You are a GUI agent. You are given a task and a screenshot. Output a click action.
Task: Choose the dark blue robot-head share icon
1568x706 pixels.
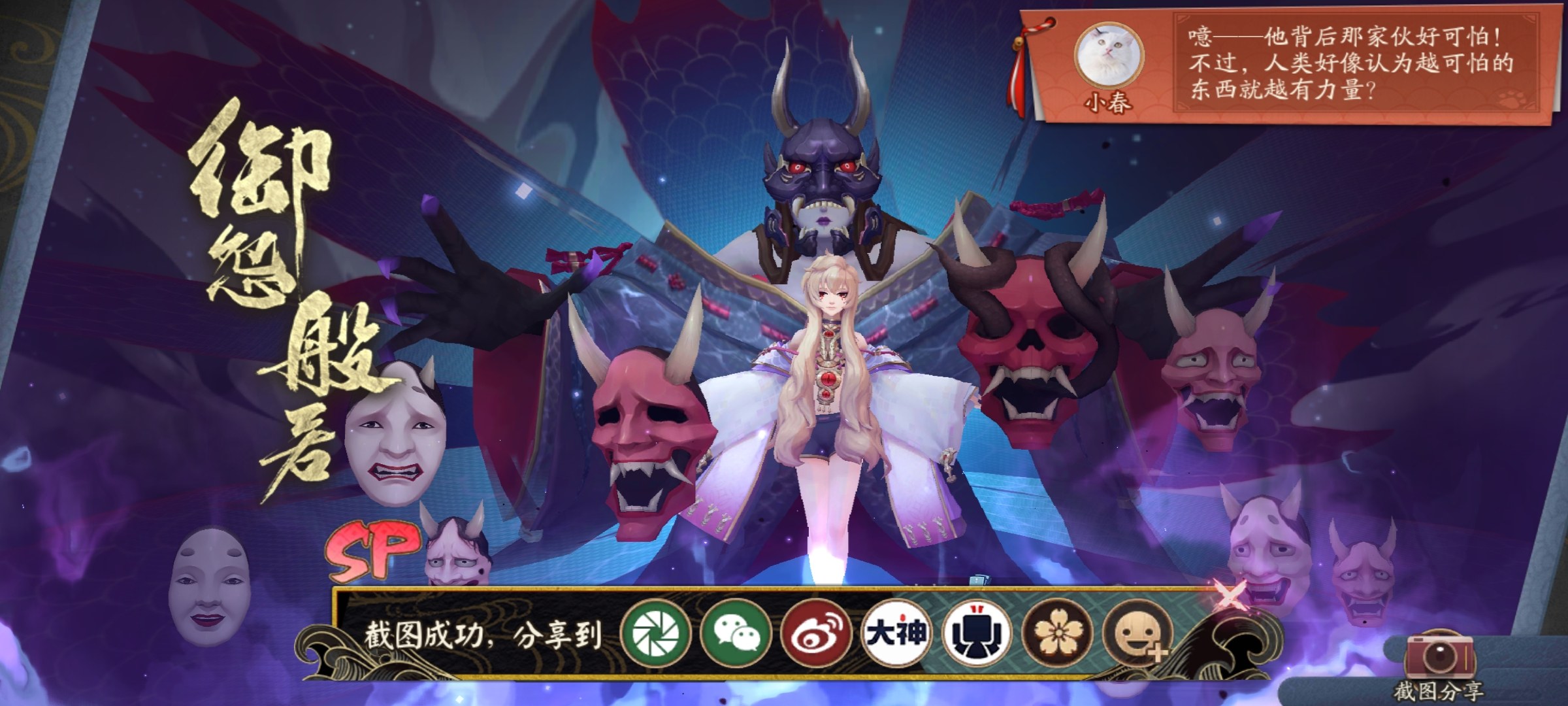pyautogui.click(x=976, y=633)
